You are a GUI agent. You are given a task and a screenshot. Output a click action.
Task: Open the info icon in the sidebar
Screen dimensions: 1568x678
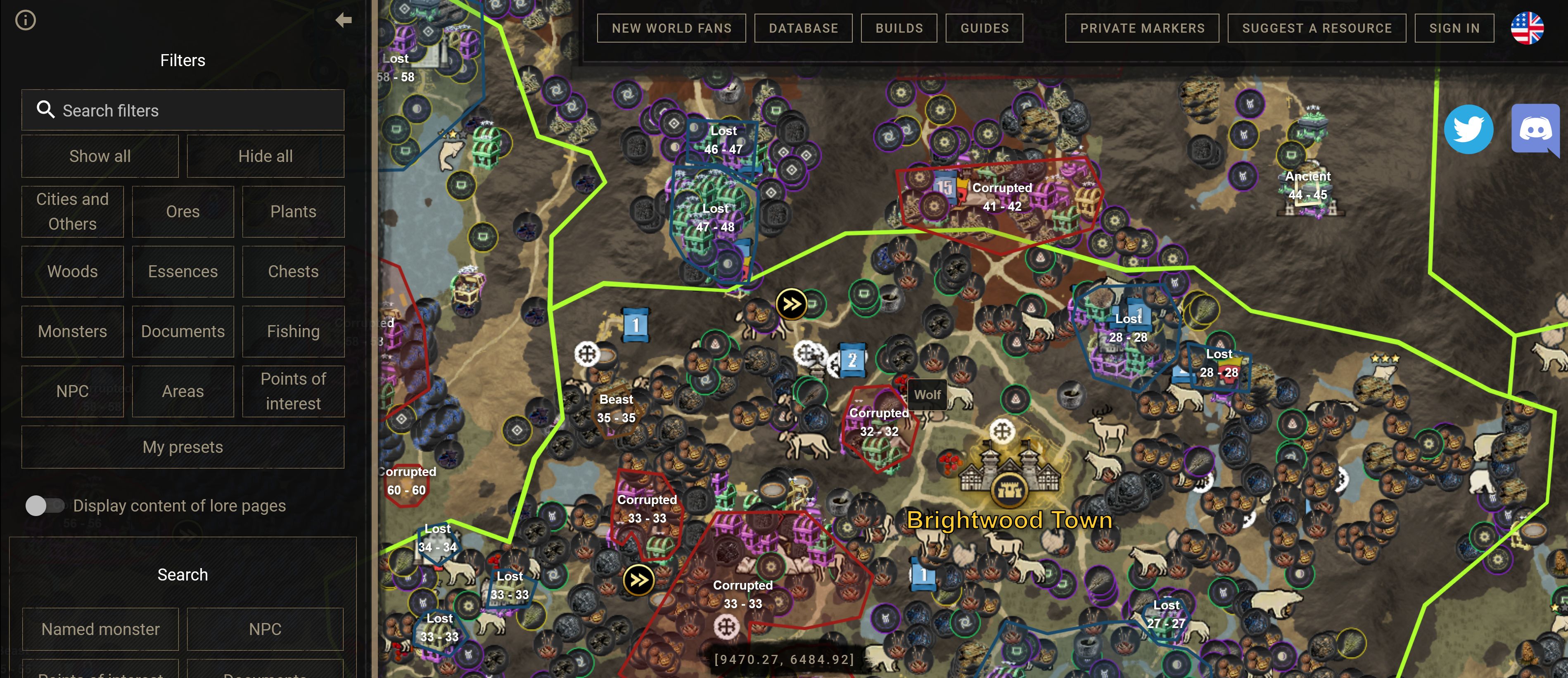pos(26,21)
